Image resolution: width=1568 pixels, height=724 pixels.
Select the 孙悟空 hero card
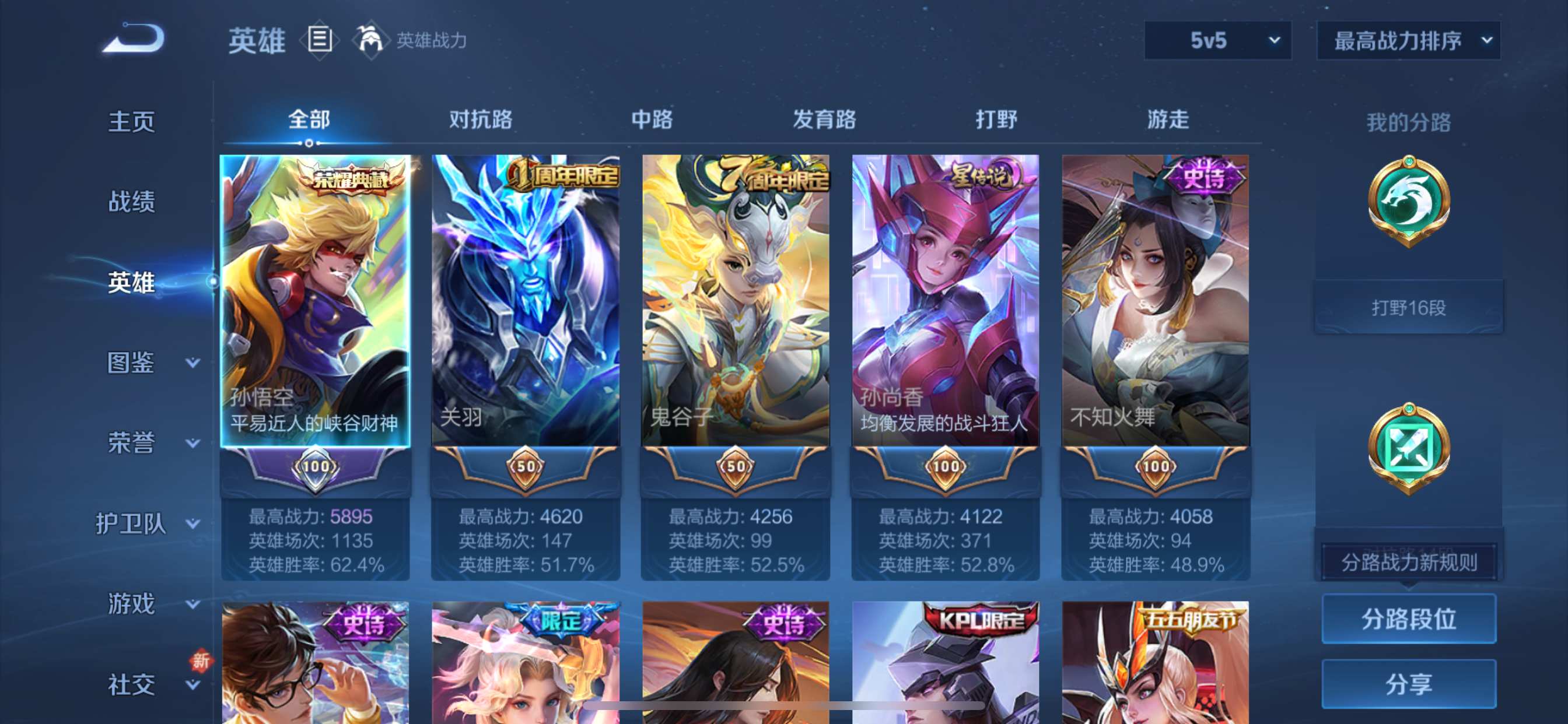pos(314,301)
